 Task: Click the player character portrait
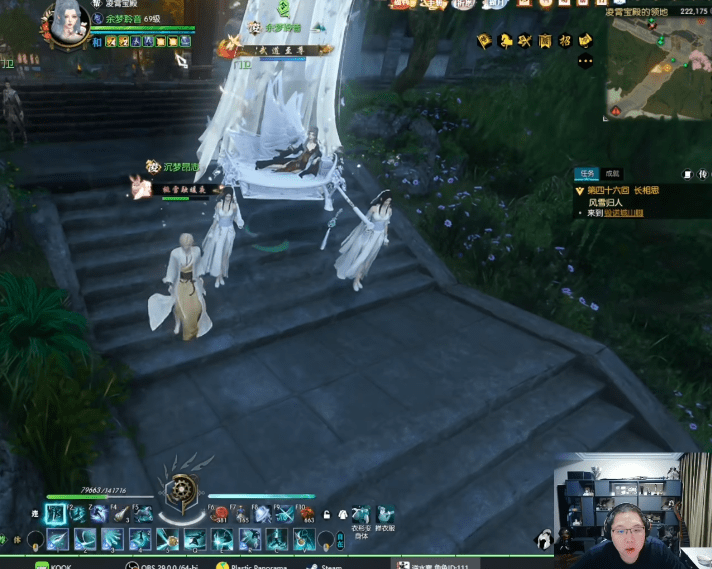pyautogui.click(x=68, y=20)
